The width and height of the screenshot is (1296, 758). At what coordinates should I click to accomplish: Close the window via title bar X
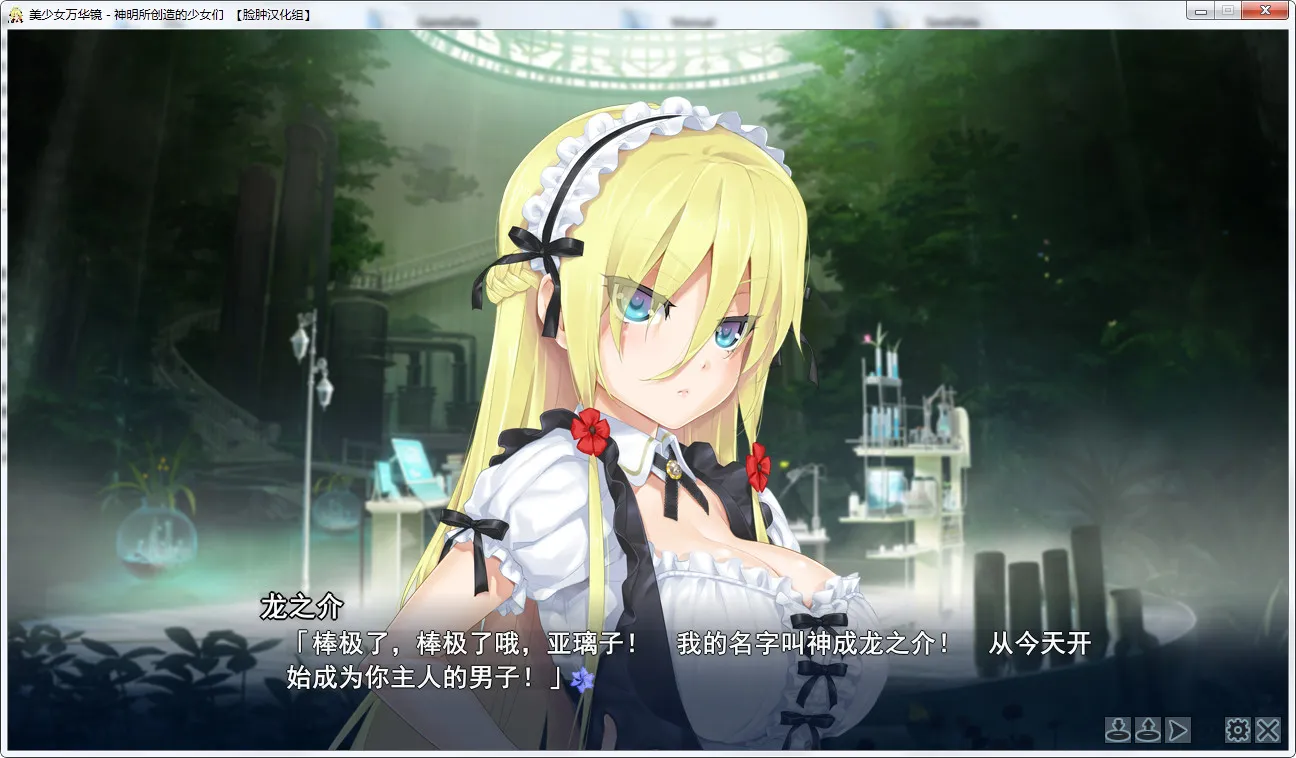(1264, 9)
